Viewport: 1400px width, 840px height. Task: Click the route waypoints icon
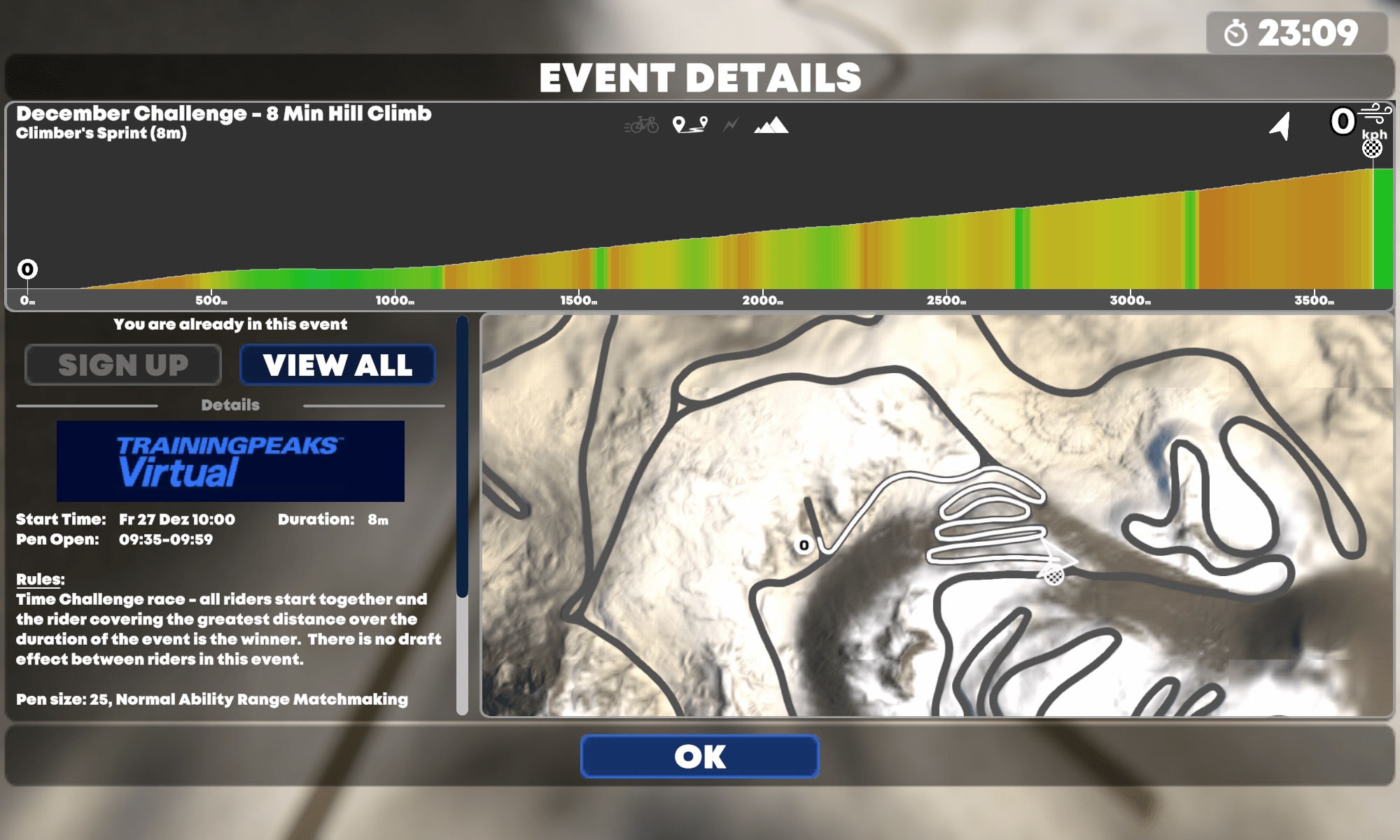(x=689, y=125)
